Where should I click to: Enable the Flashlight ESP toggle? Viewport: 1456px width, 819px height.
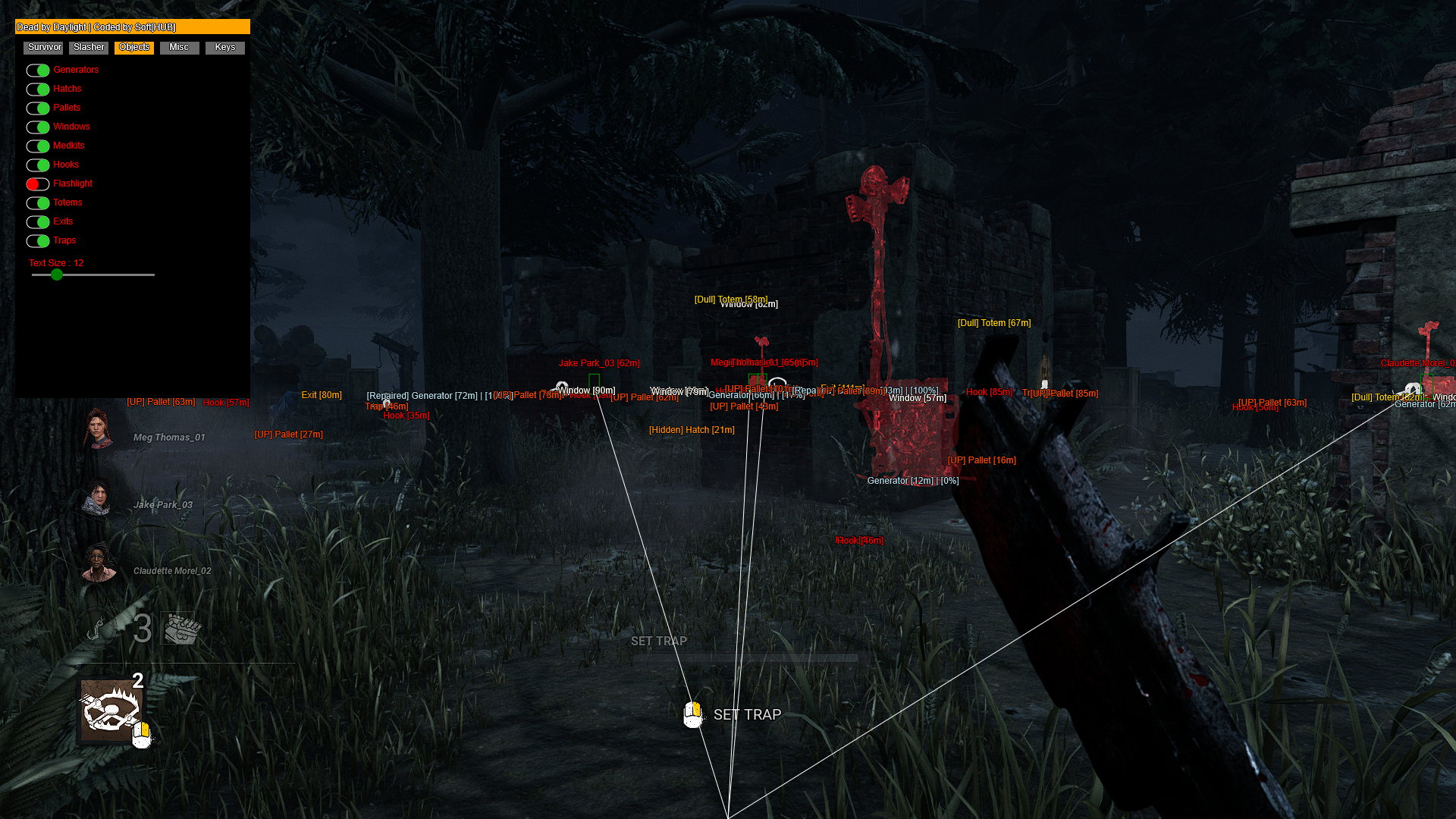[37, 184]
